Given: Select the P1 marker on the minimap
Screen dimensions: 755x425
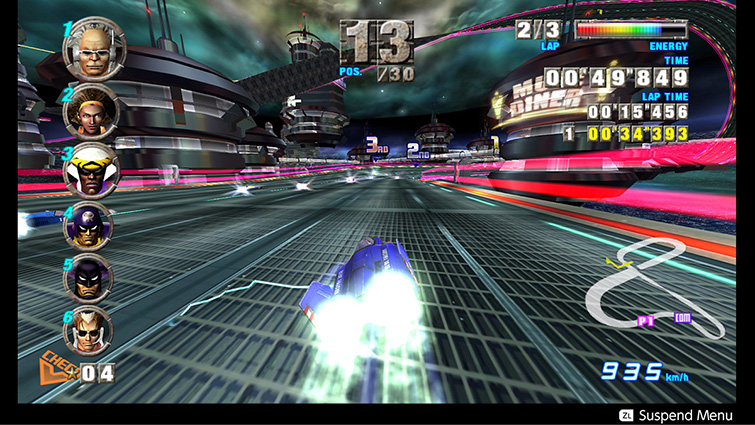Looking at the screenshot, I should [x=646, y=321].
